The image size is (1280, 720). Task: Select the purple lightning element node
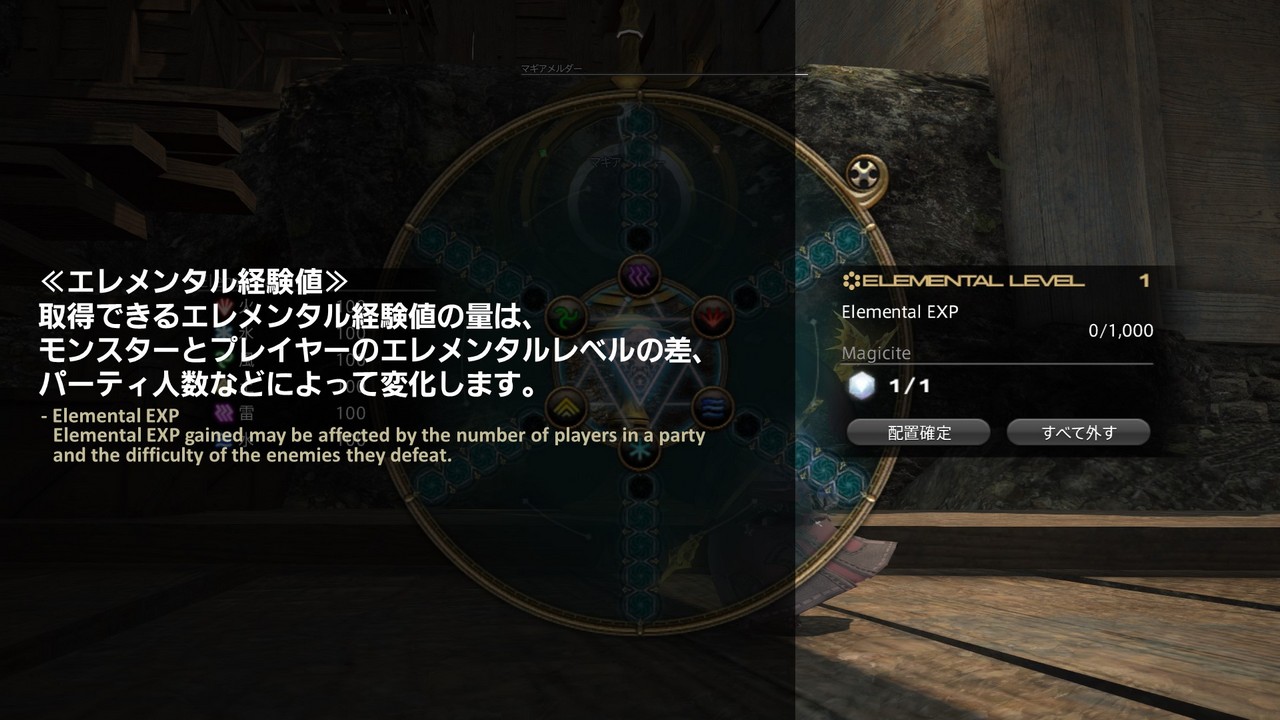tap(635, 272)
